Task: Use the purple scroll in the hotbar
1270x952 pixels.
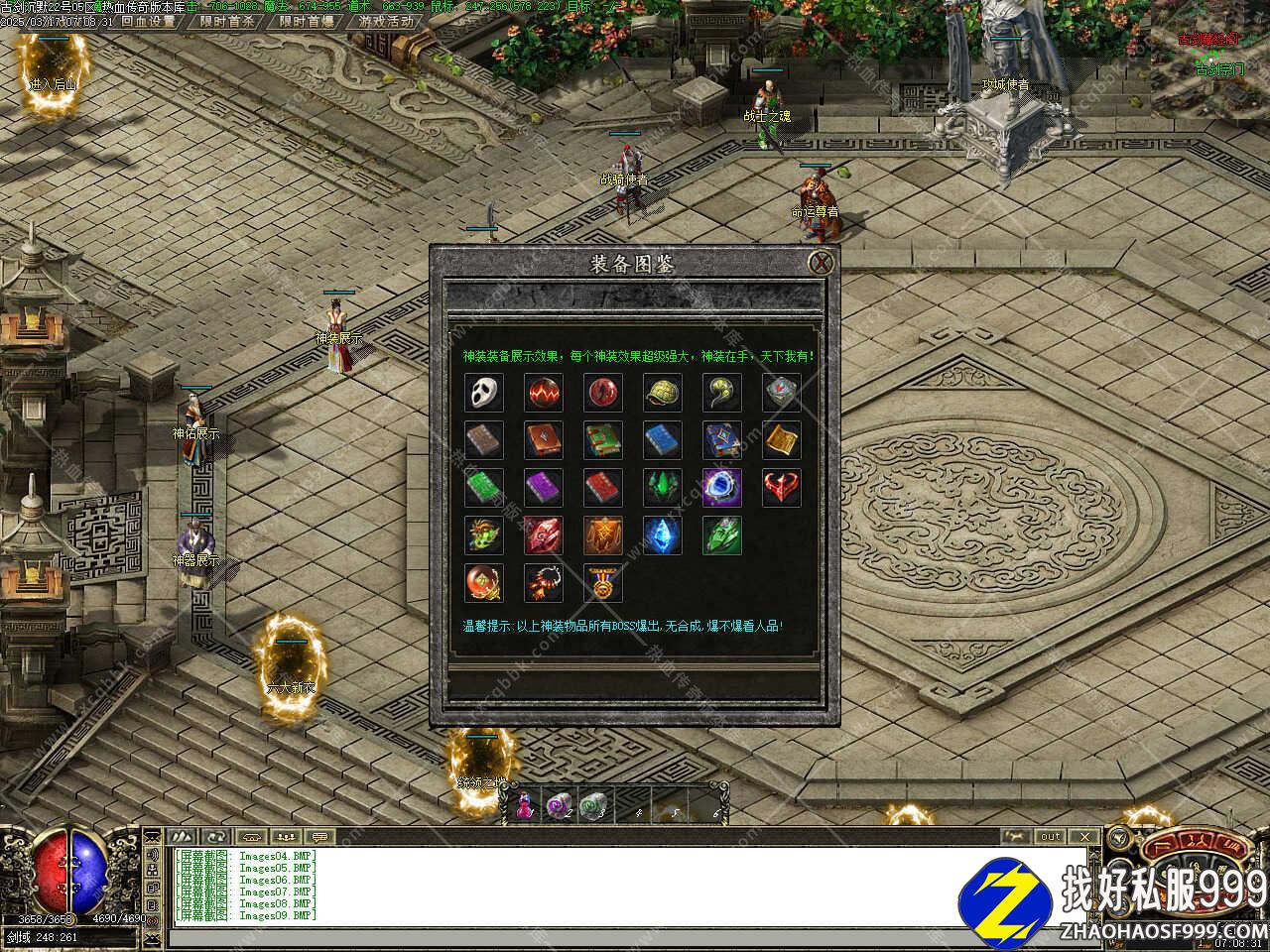Action: point(558,806)
